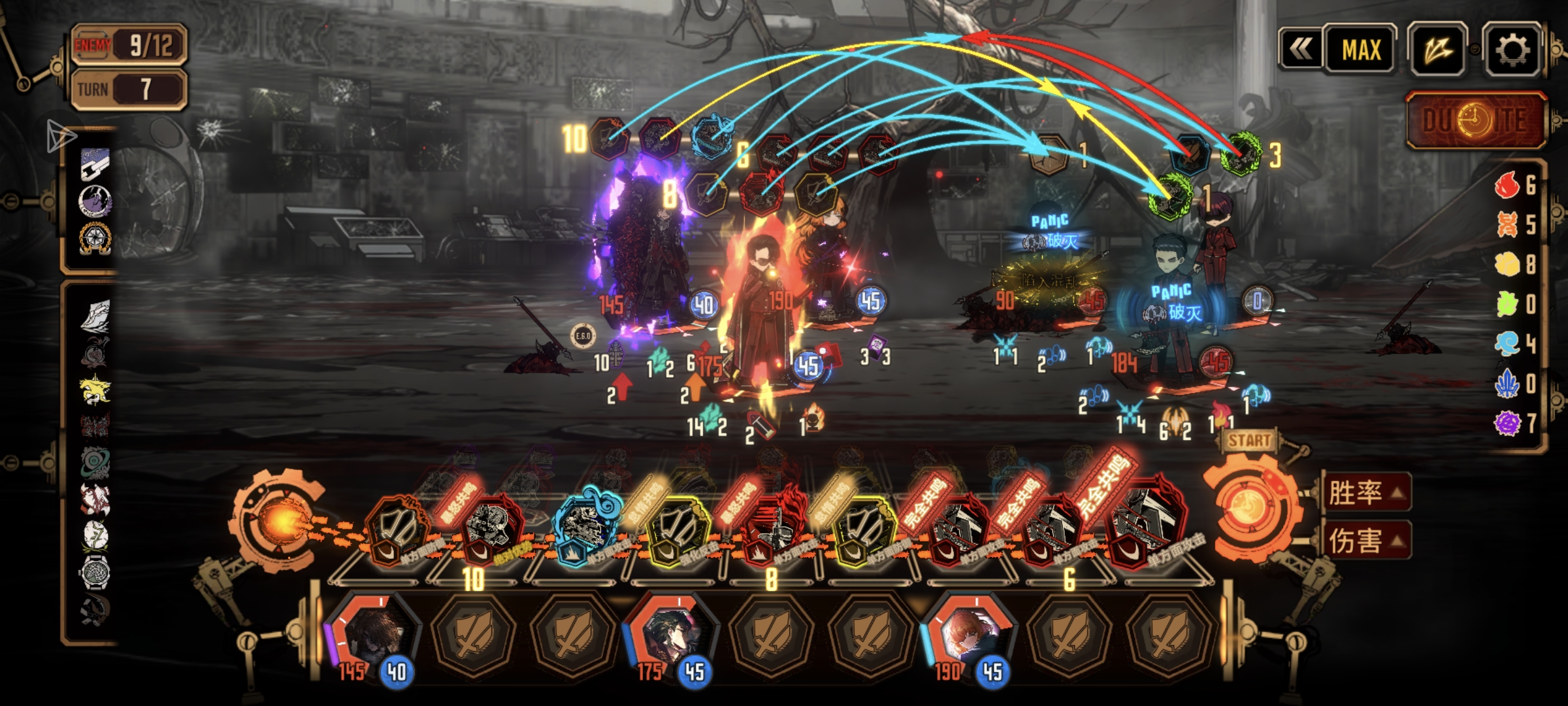Inspect the chain-link status icon
This screenshot has height=706, width=1568.
pos(95,164)
